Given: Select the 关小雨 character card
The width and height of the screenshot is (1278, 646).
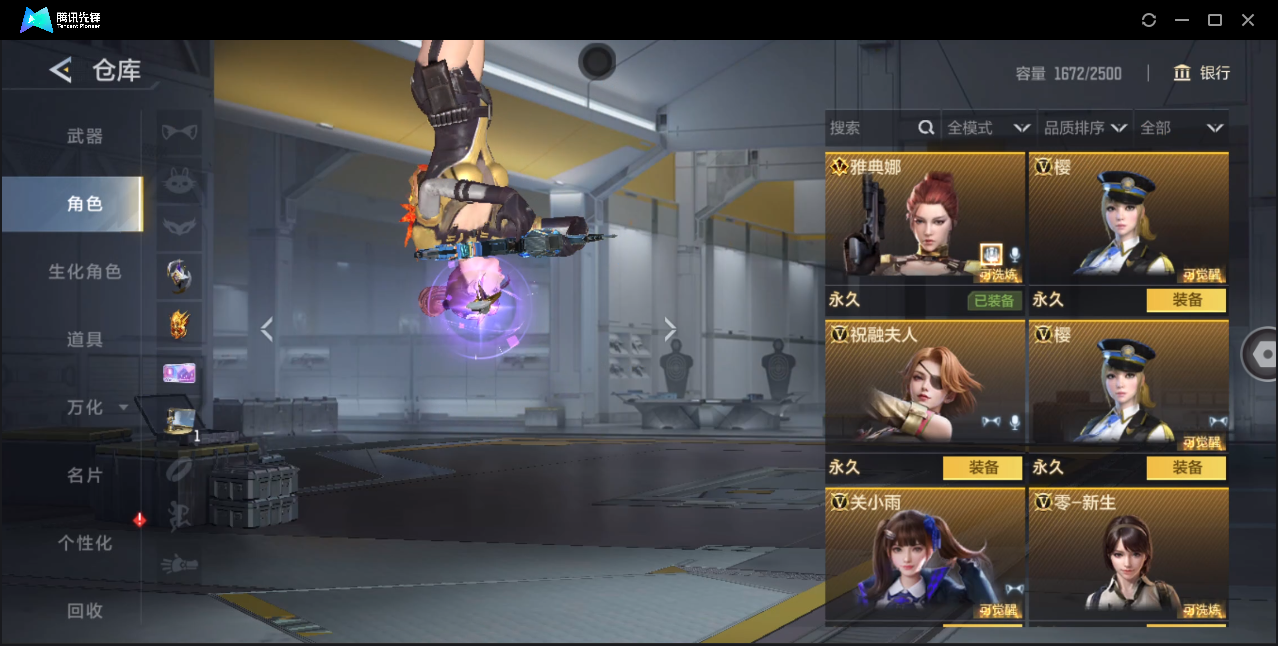Looking at the screenshot, I should pos(924,555).
